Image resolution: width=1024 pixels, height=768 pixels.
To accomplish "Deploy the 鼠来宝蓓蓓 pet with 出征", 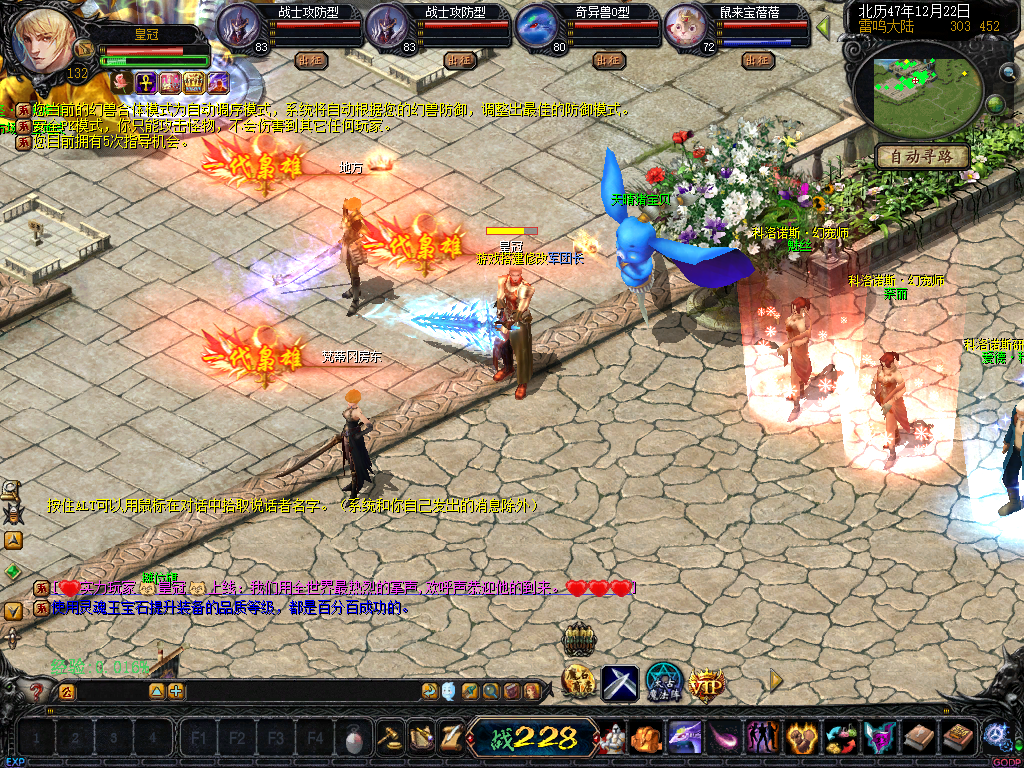I will [758, 60].
